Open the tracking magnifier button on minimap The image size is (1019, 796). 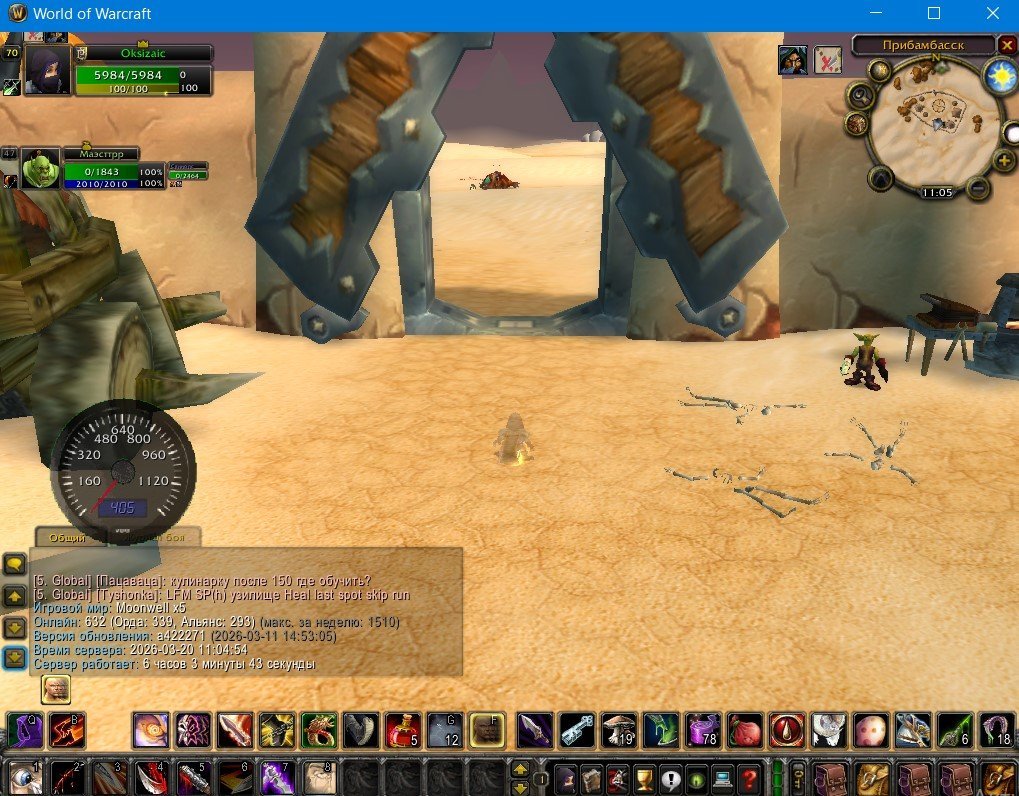coord(860,95)
